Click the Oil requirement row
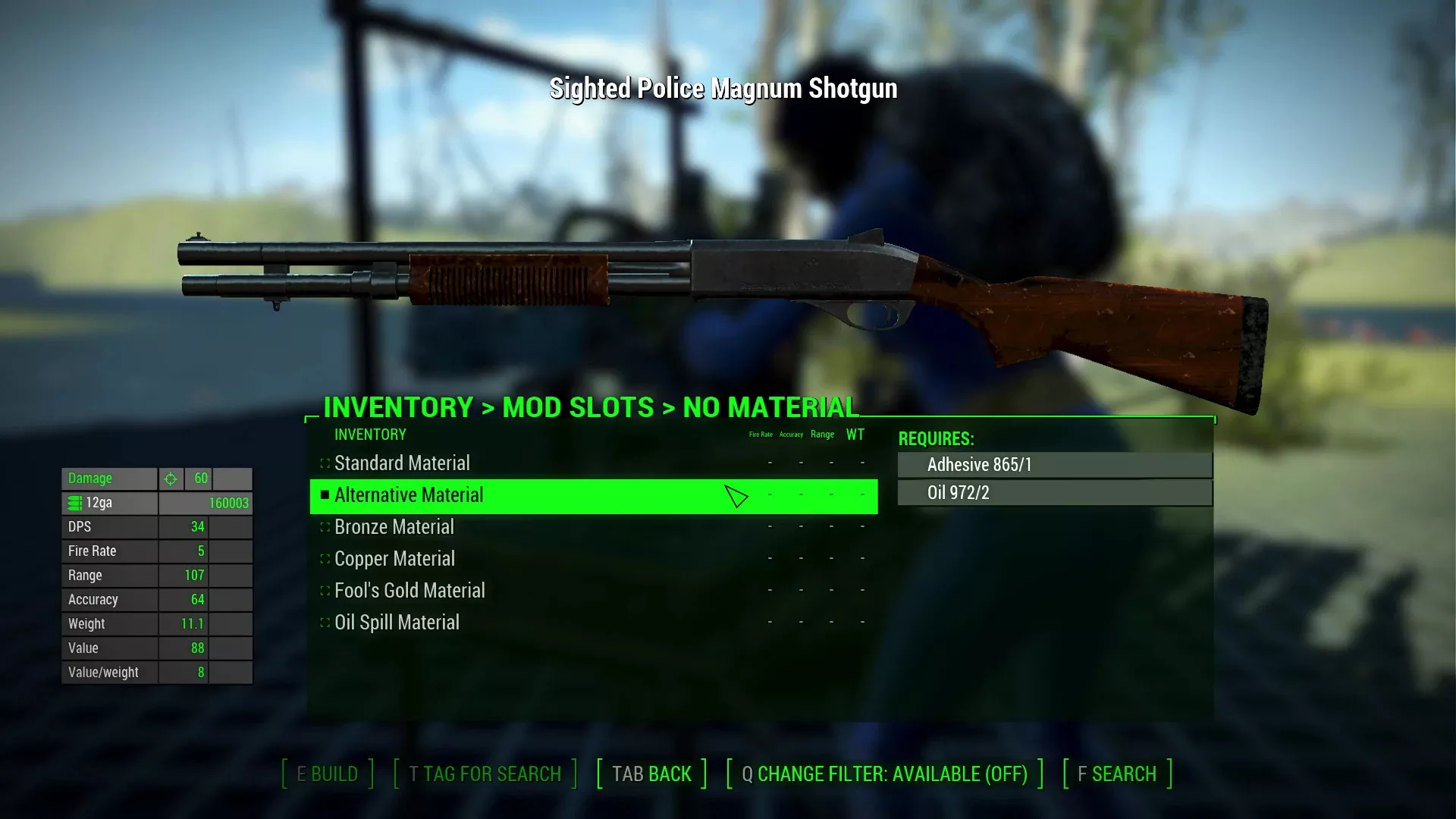The width and height of the screenshot is (1456, 819). (1055, 493)
